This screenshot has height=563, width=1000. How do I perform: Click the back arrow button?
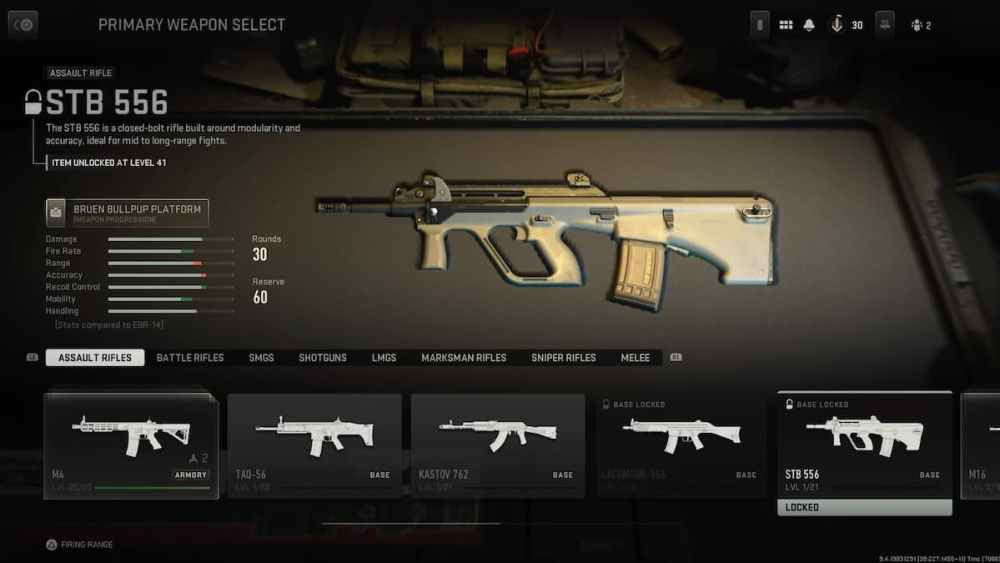(x=23, y=24)
